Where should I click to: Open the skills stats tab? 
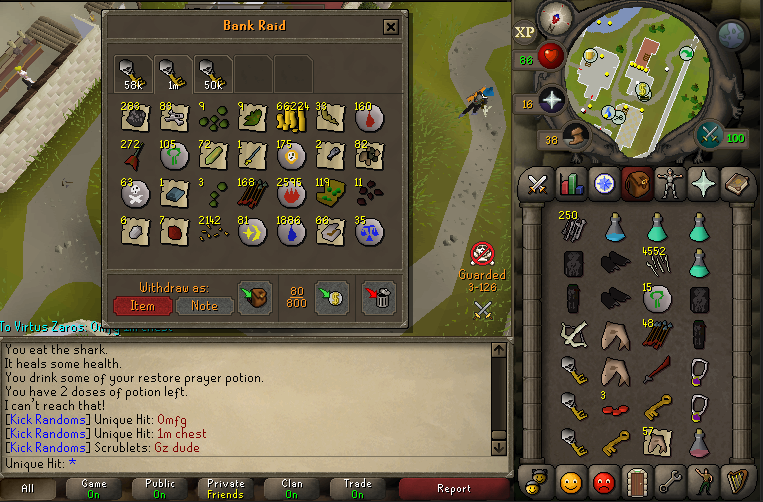tap(570, 184)
